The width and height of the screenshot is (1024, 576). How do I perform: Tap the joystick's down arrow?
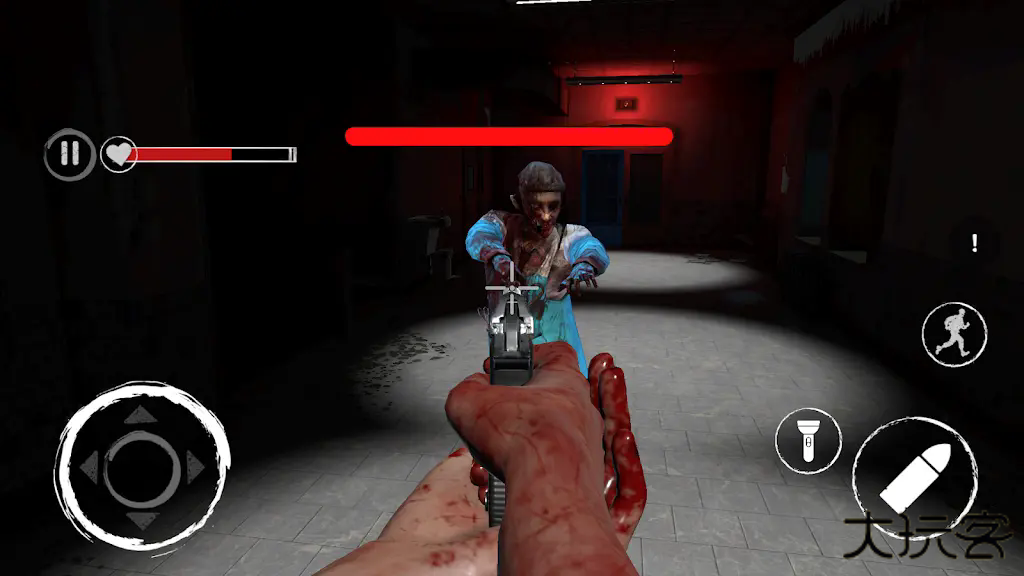[142, 517]
